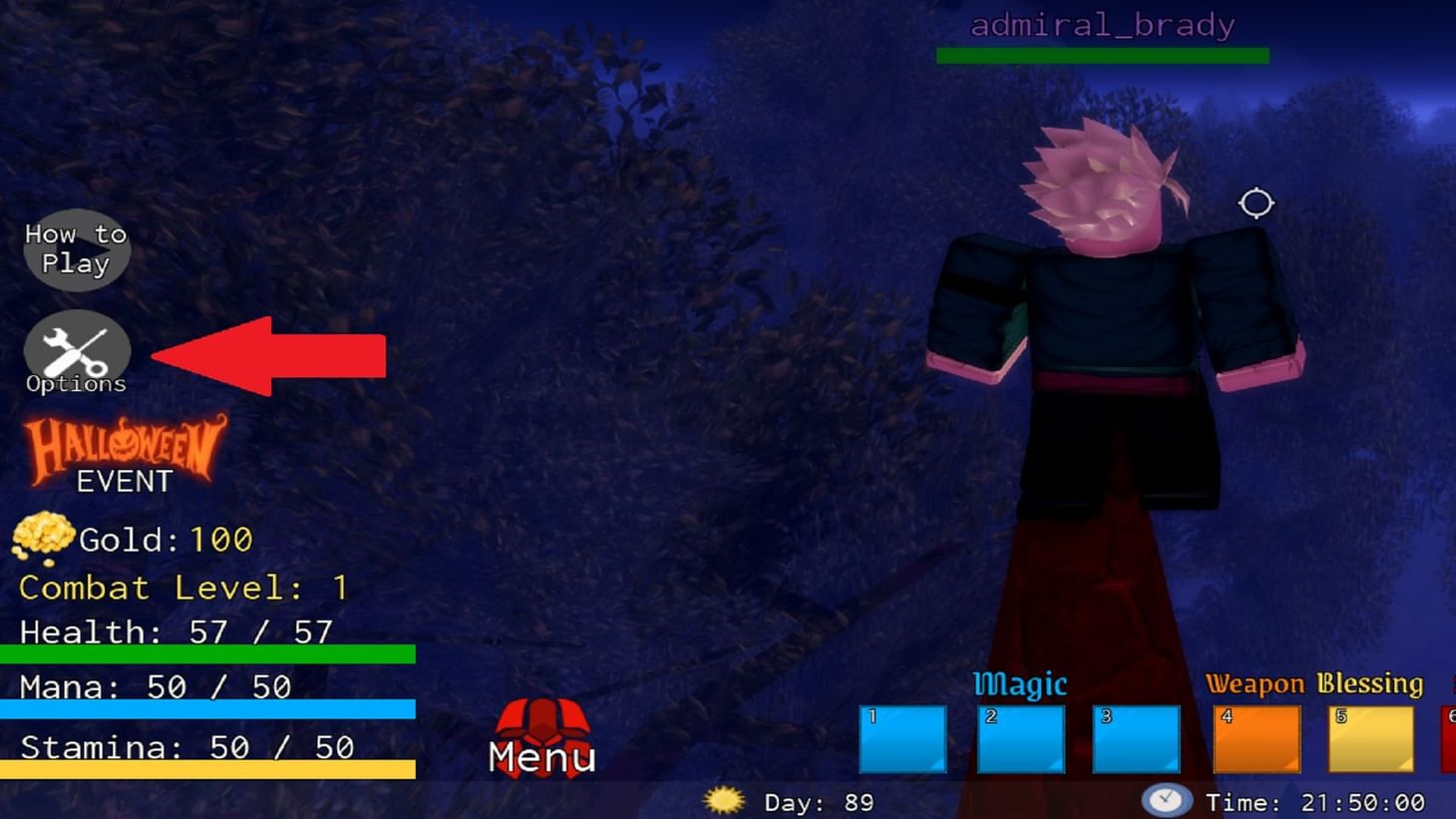Click the yellow Stamina bar
Screen dimensions: 1456x819
coord(209,770)
